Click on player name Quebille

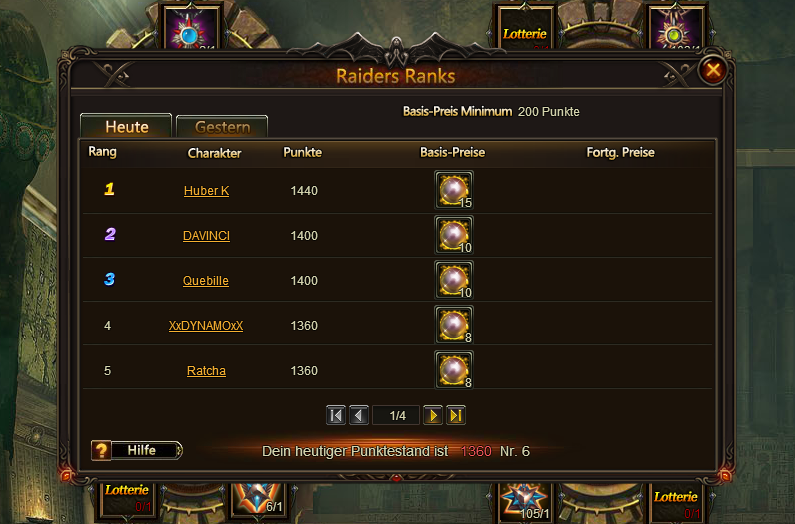pyautogui.click(x=206, y=280)
